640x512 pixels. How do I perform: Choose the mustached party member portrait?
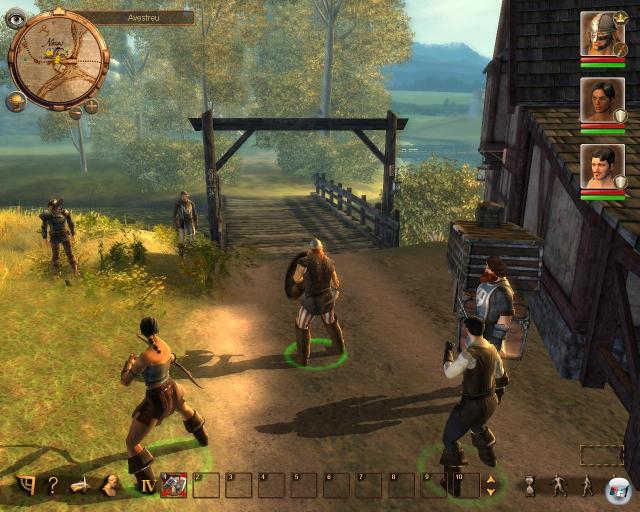coord(602,166)
